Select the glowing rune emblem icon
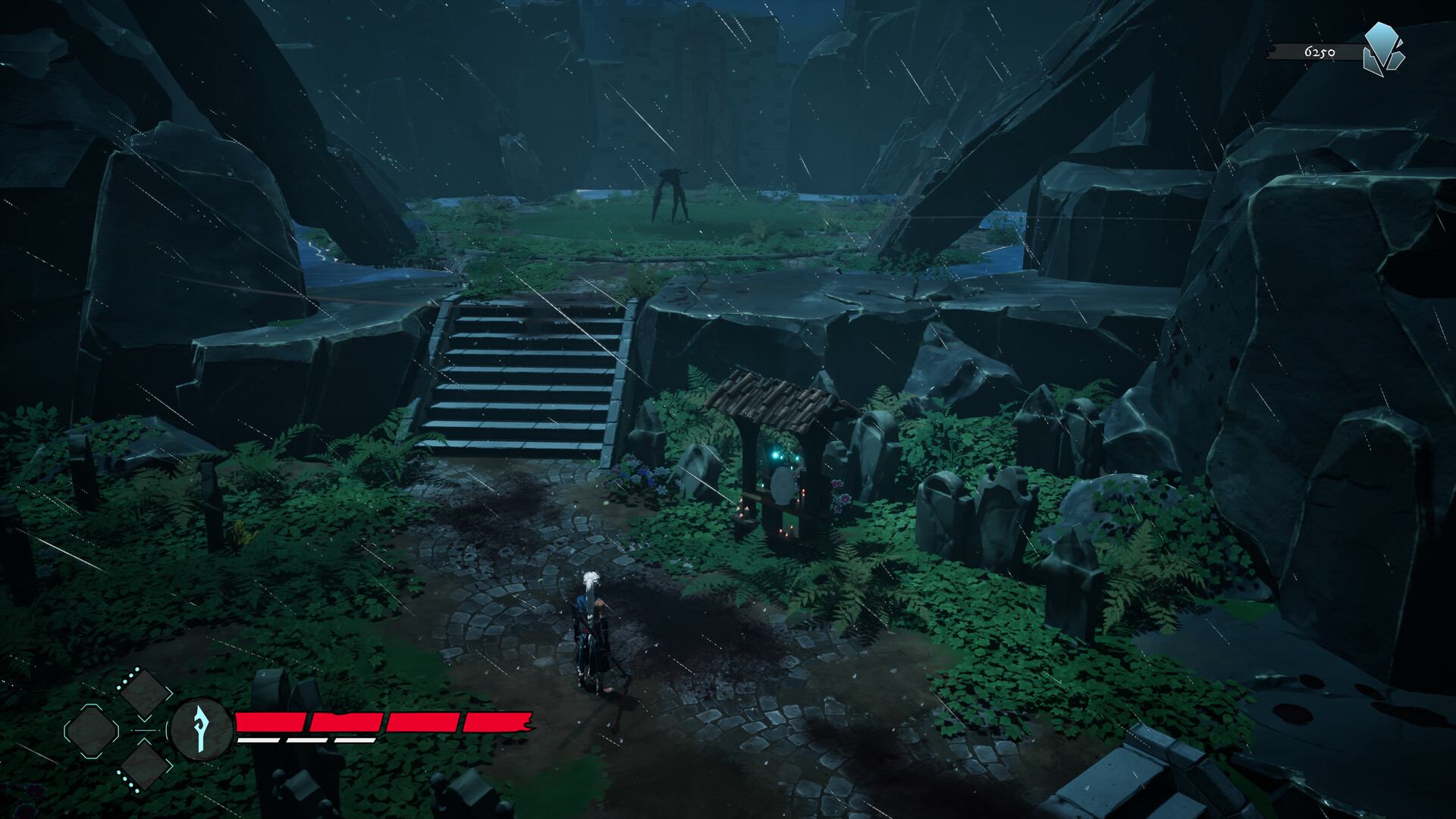This screenshot has height=819, width=1456. (x=201, y=729)
